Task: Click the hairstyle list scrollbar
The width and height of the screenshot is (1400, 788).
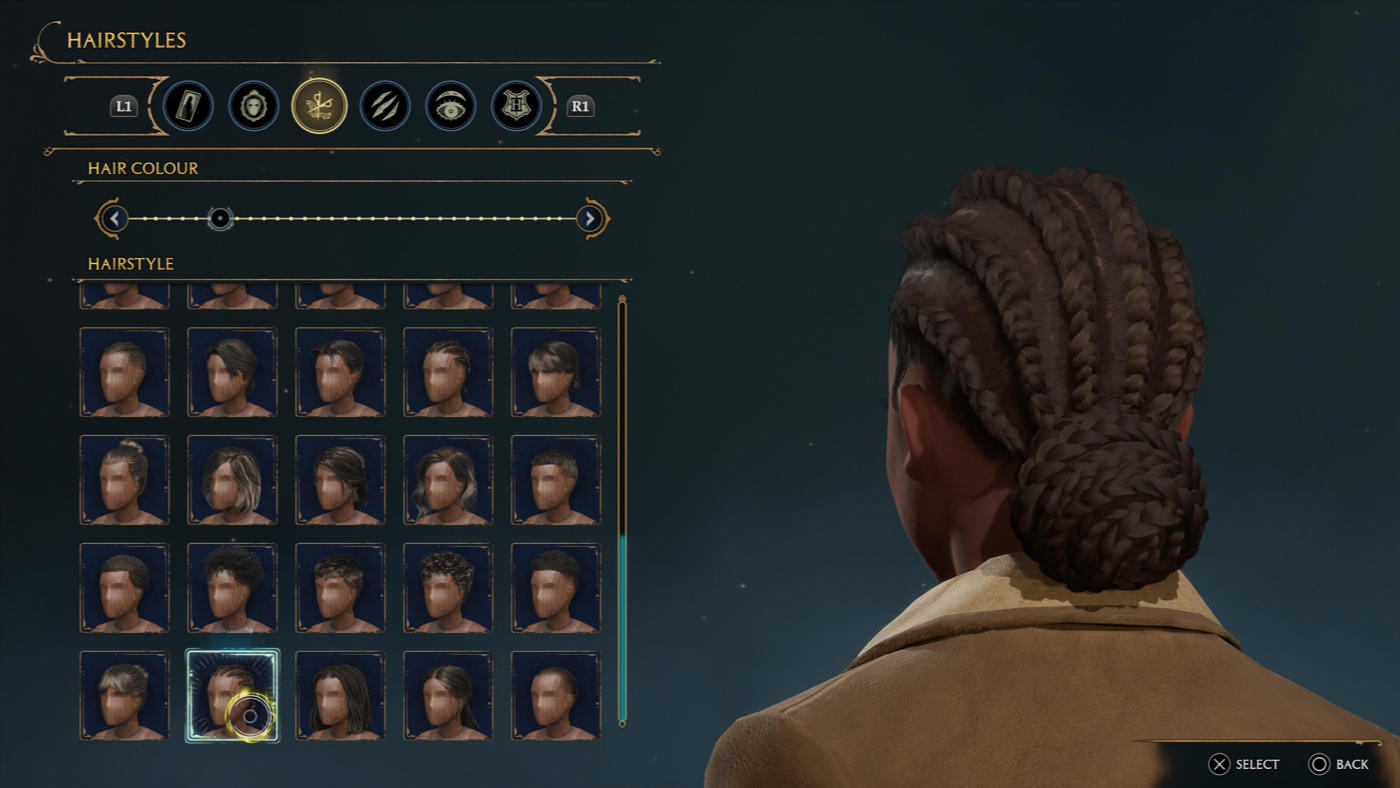Action: [622, 510]
